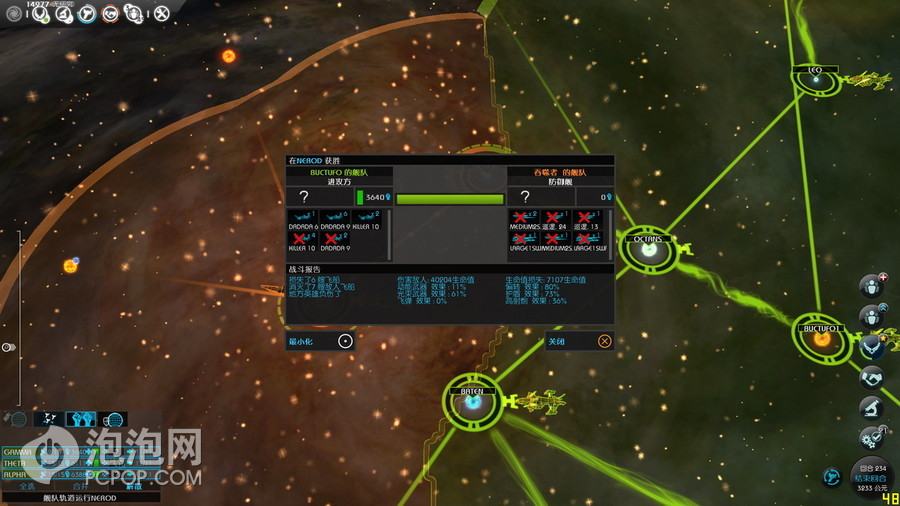Image resolution: width=900 pixels, height=506 pixels.
Task: Click the defender's question mark card
Action: pyautogui.click(x=525, y=197)
